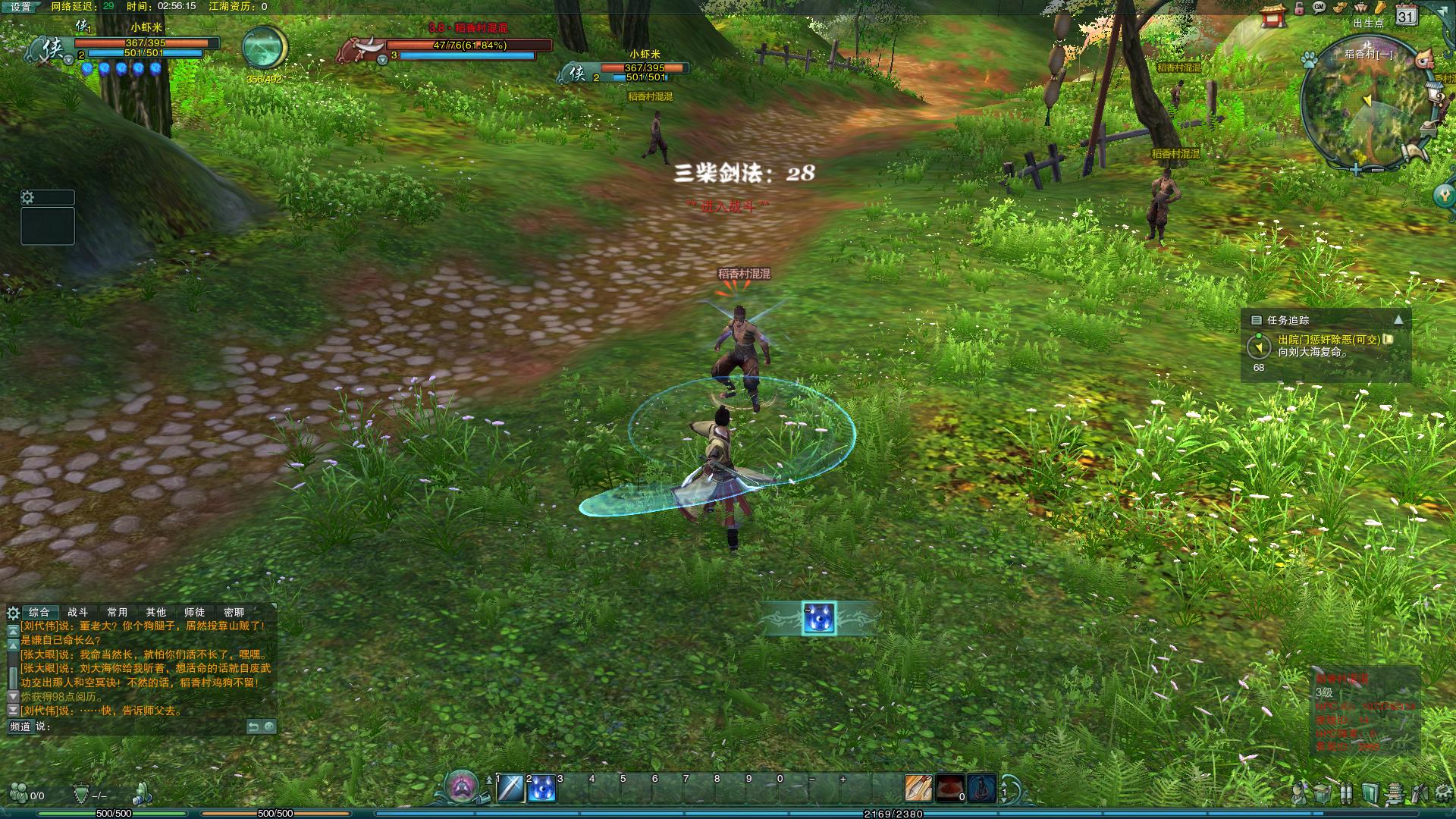Open the calendar icon showing 31
Image resolution: width=1456 pixels, height=819 pixels.
(x=1406, y=15)
